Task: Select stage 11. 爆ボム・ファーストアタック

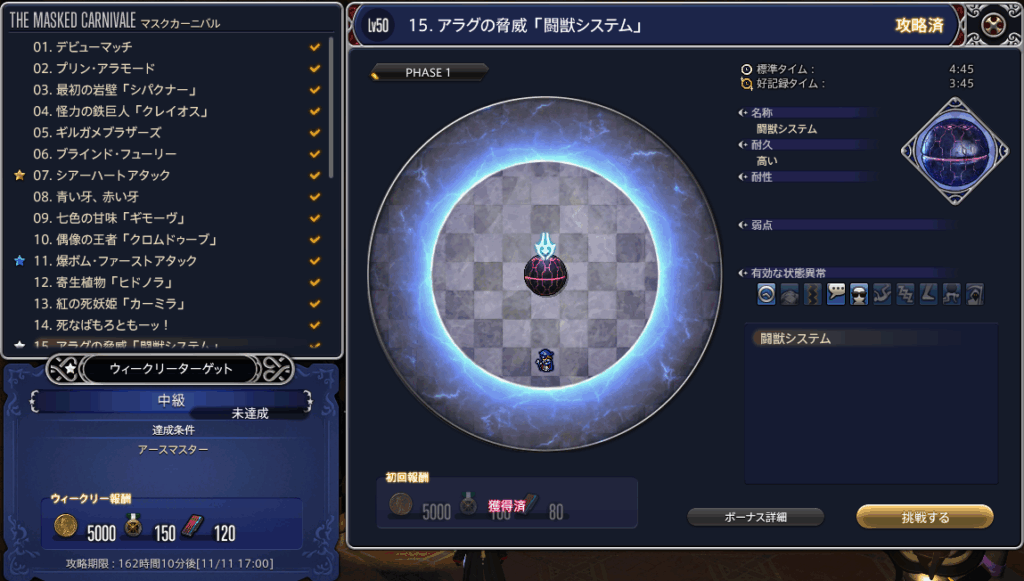Action: (x=115, y=261)
